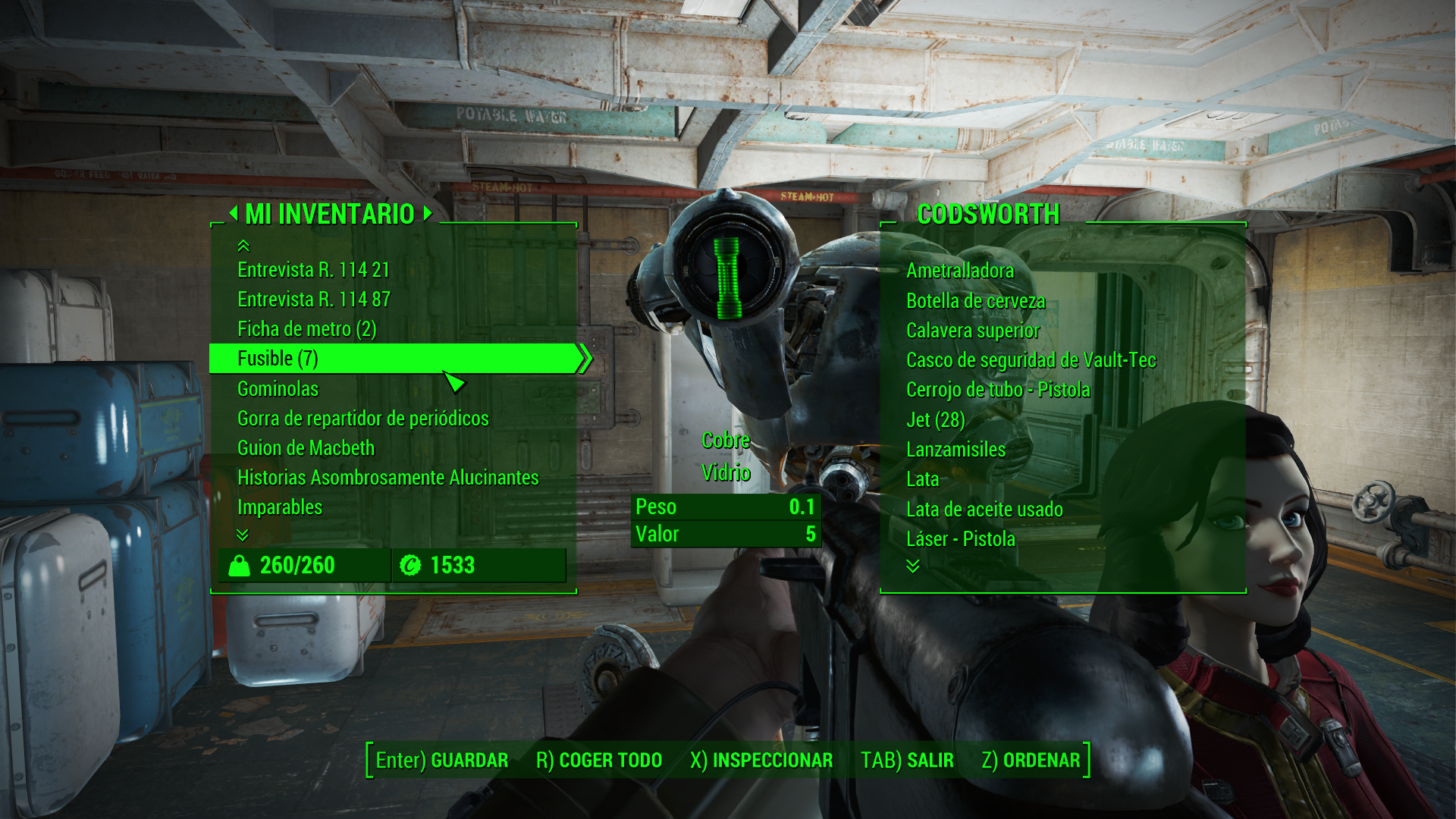Click the Imparables item row
The width and height of the screenshot is (1456, 819).
280,507
